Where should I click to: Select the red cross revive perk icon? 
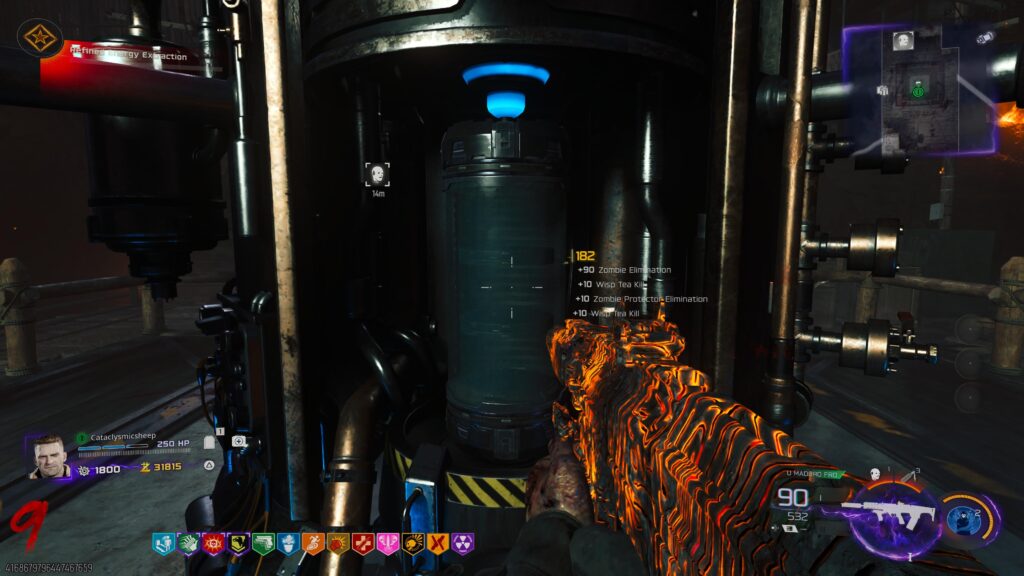[x=363, y=543]
